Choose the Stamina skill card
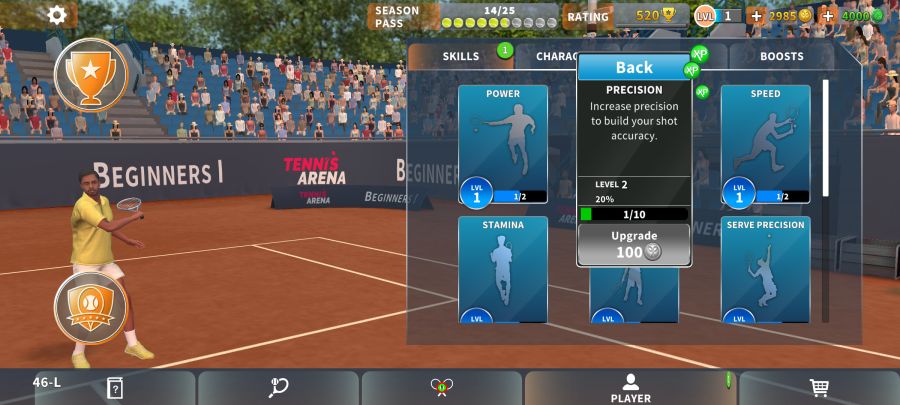 [x=503, y=270]
